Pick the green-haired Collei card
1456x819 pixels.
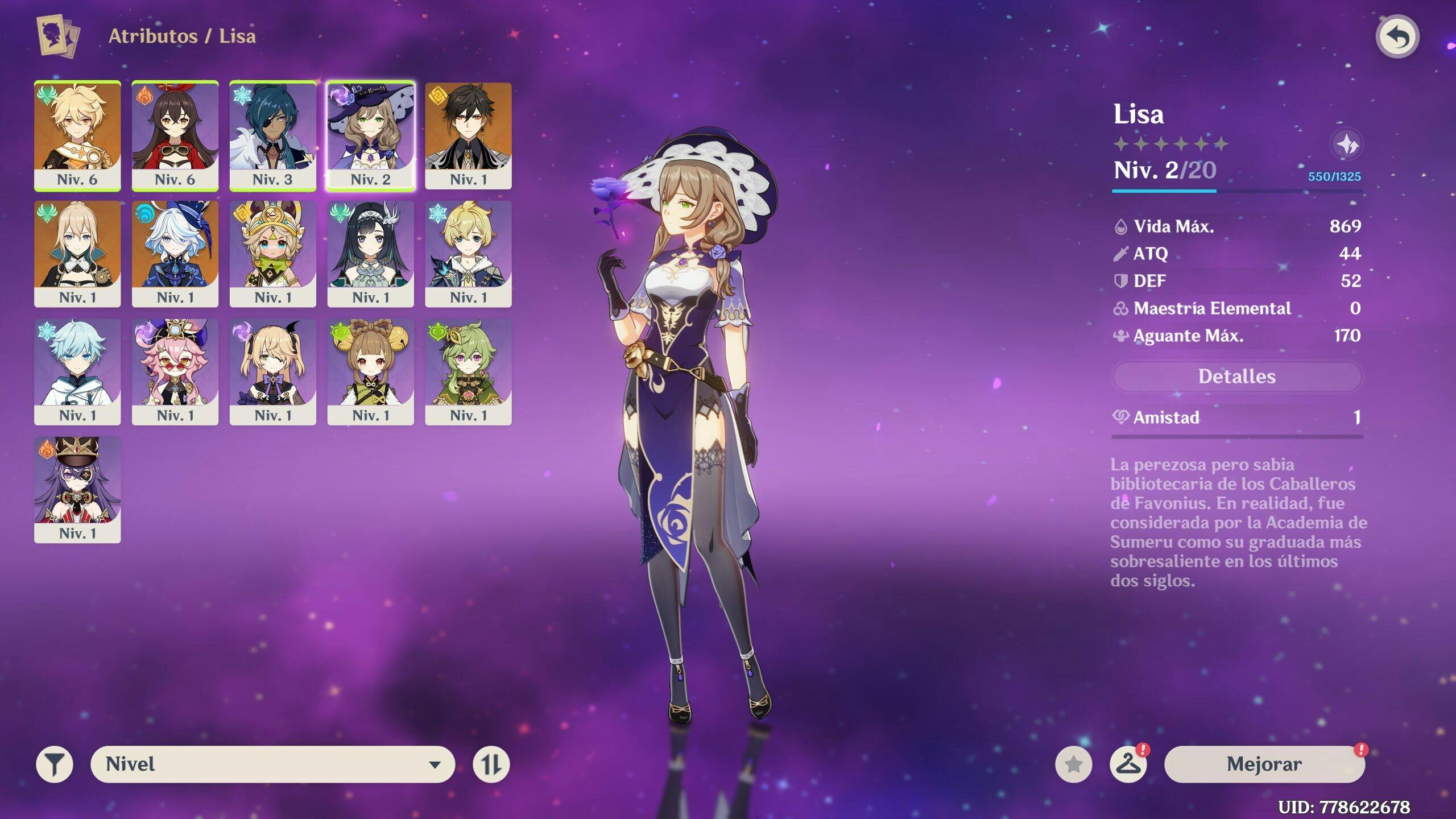[468, 371]
